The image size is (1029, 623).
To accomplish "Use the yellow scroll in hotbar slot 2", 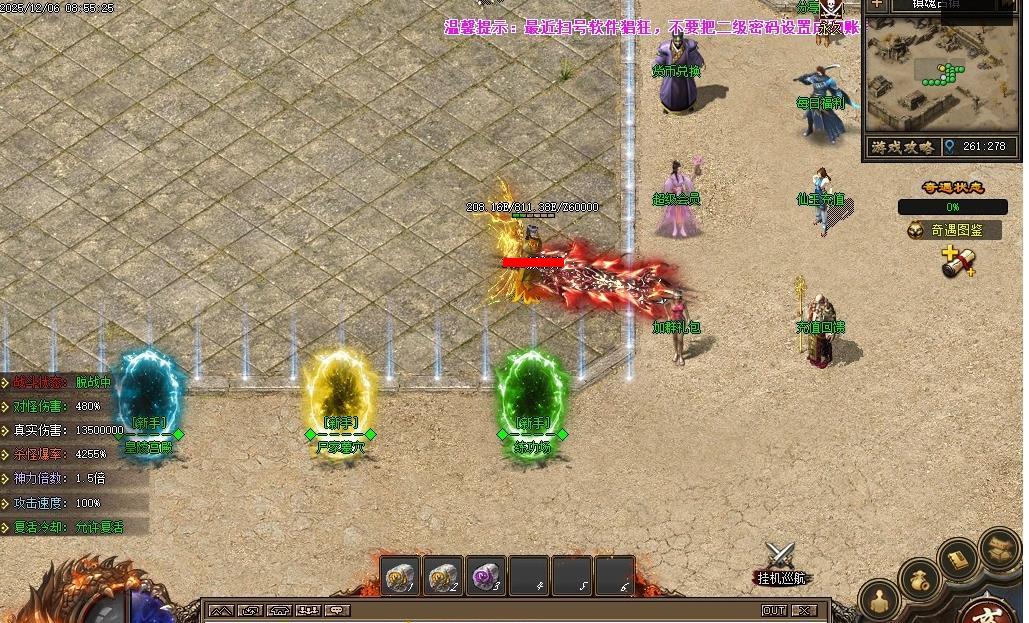I will 444,576.
